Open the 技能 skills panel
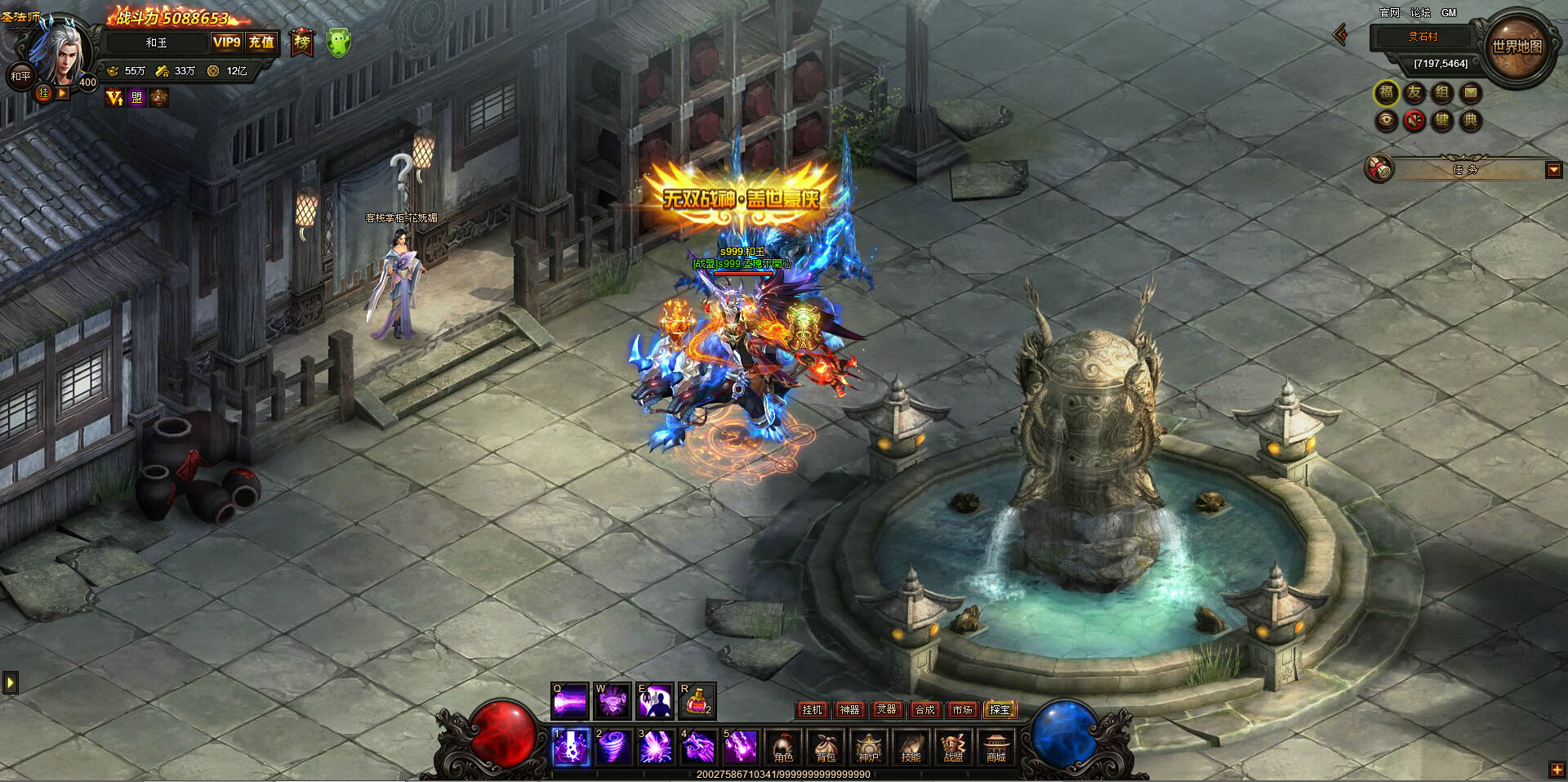The image size is (1568, 782). click(x=911, y=748)
